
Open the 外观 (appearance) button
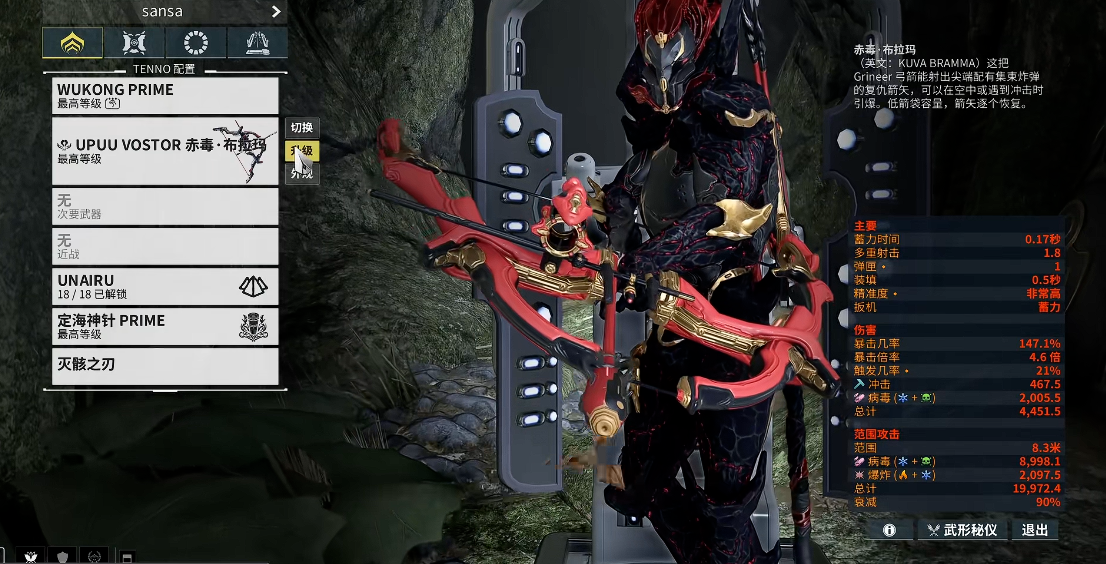302,174
